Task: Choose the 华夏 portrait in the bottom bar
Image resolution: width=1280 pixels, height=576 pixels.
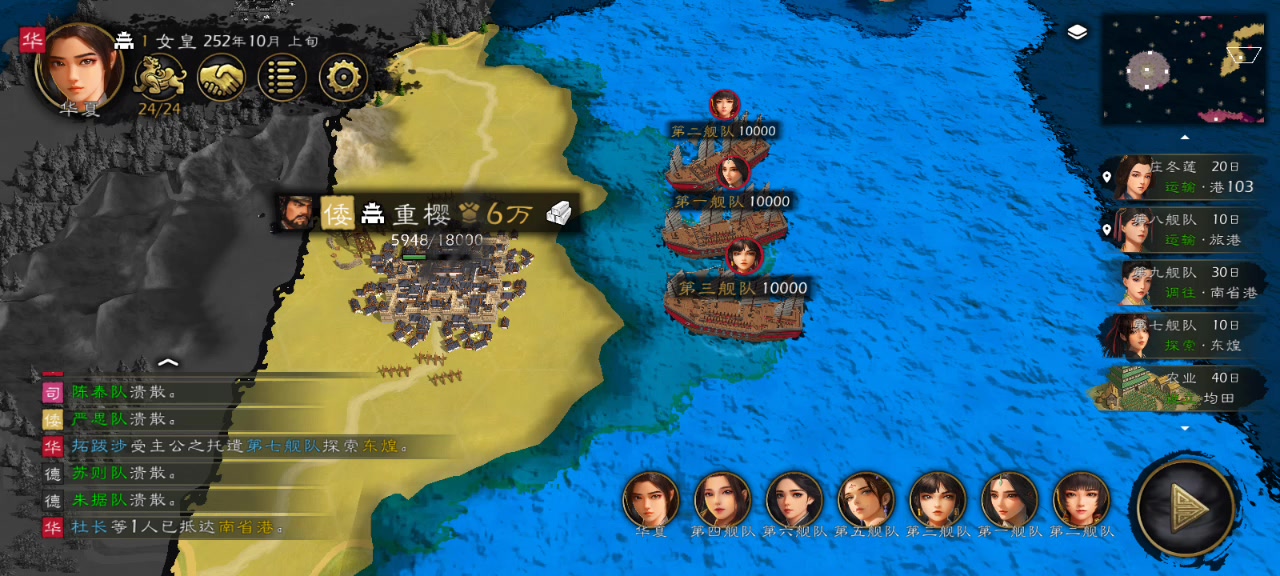Action: [650, 499]
